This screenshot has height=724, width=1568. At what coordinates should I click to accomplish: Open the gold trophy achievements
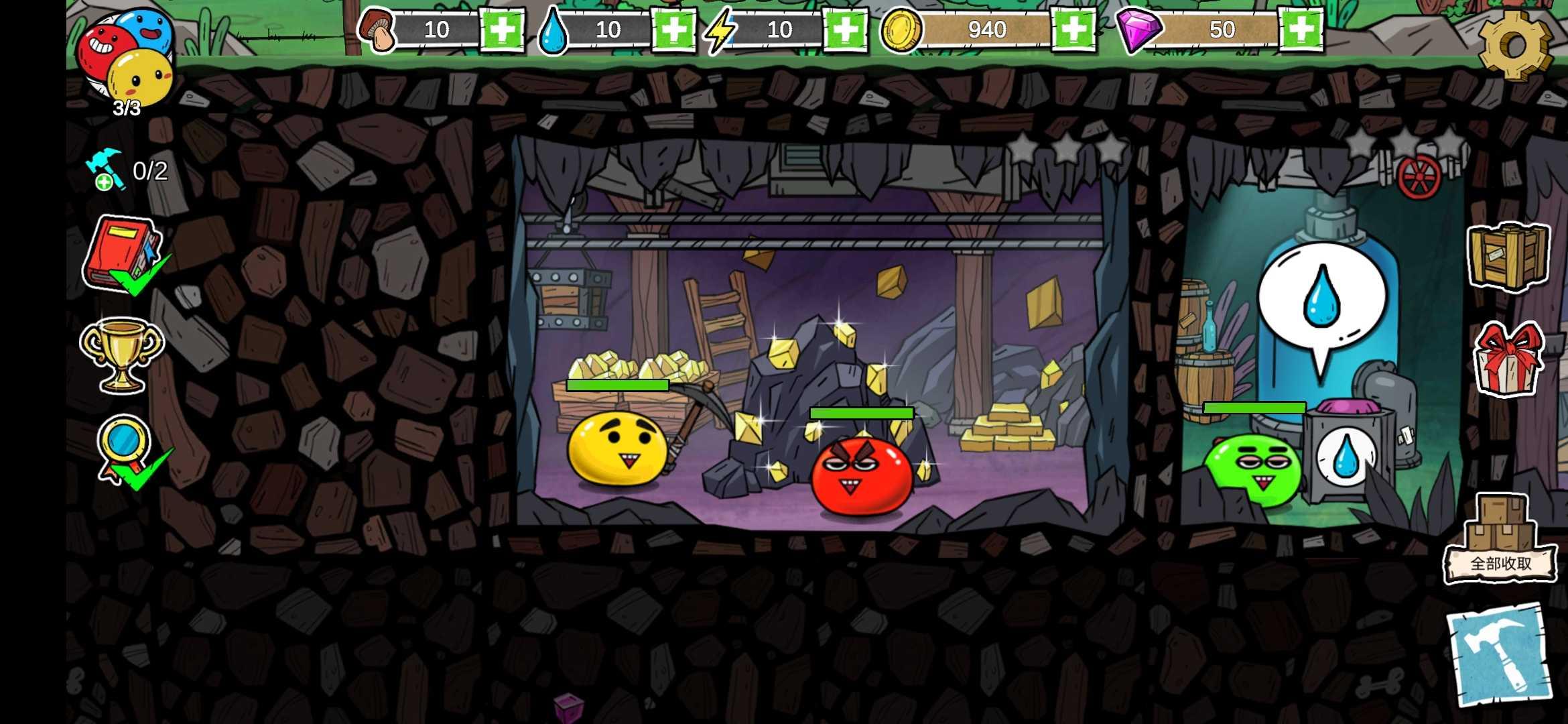click(121, 353)
